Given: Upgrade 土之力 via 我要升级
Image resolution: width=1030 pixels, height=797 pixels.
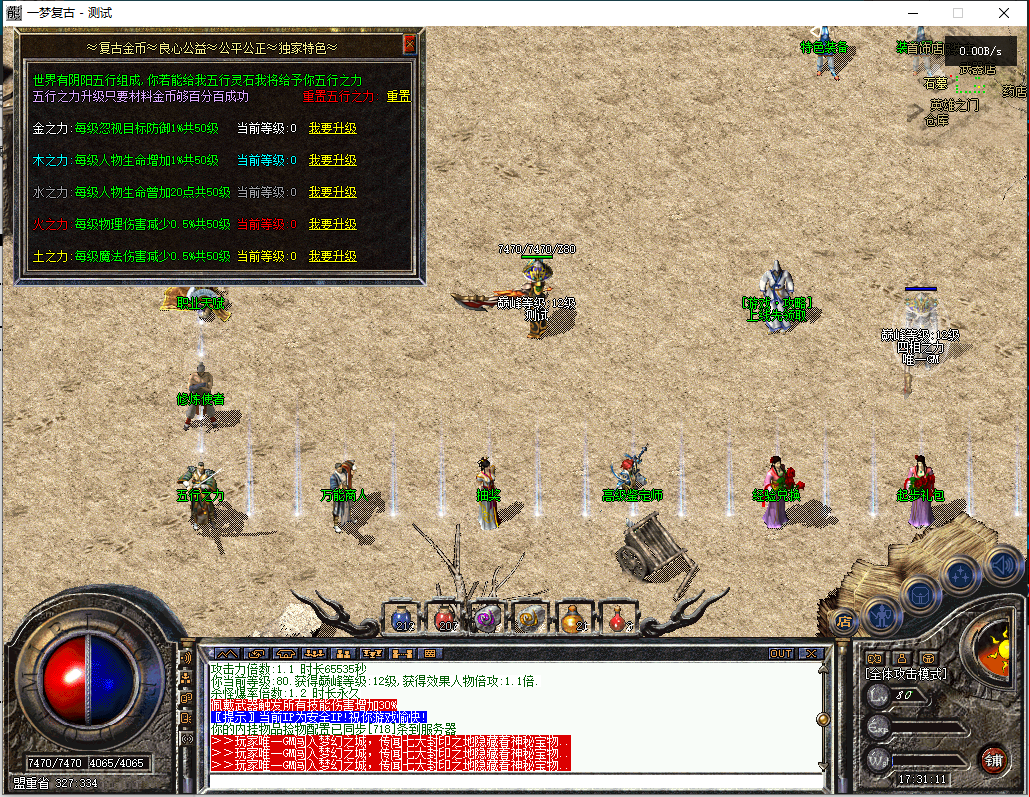Looking at the screenshot, I should 332,256.
